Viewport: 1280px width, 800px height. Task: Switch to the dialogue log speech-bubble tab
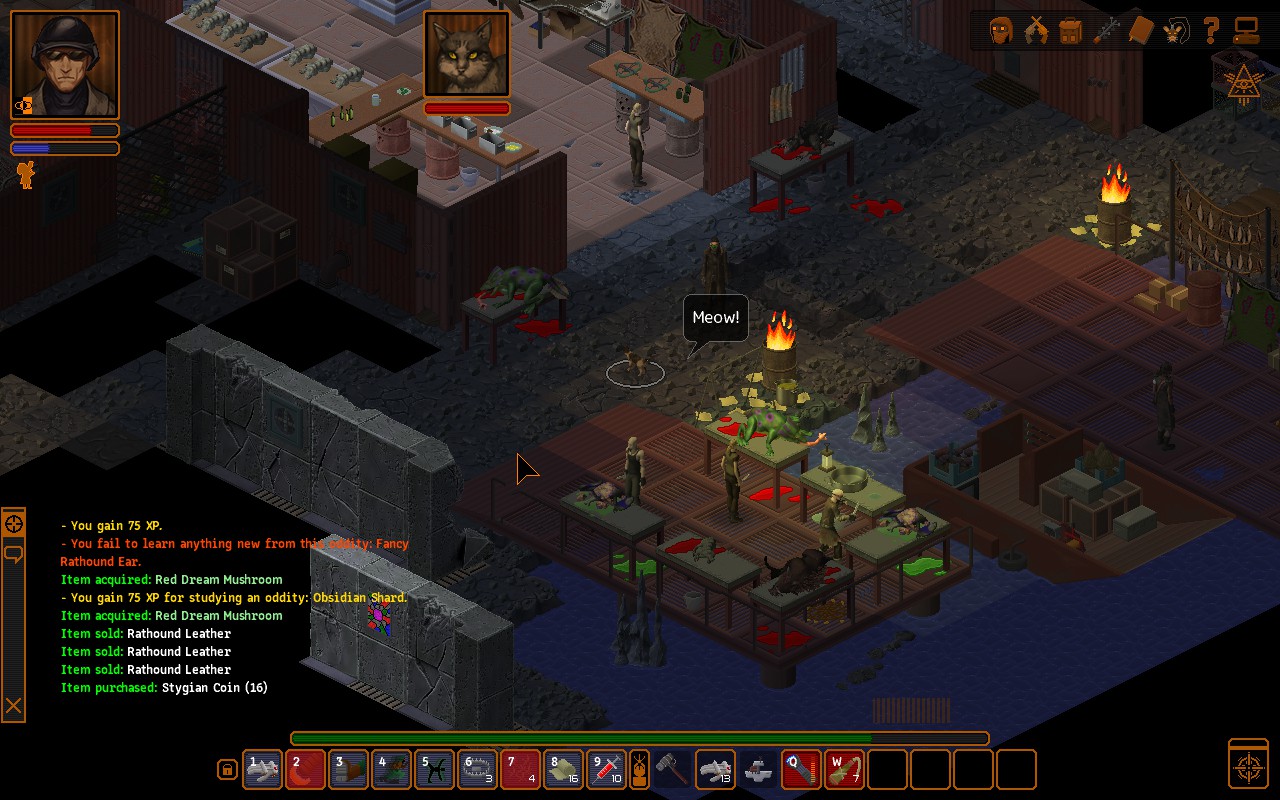14,553
